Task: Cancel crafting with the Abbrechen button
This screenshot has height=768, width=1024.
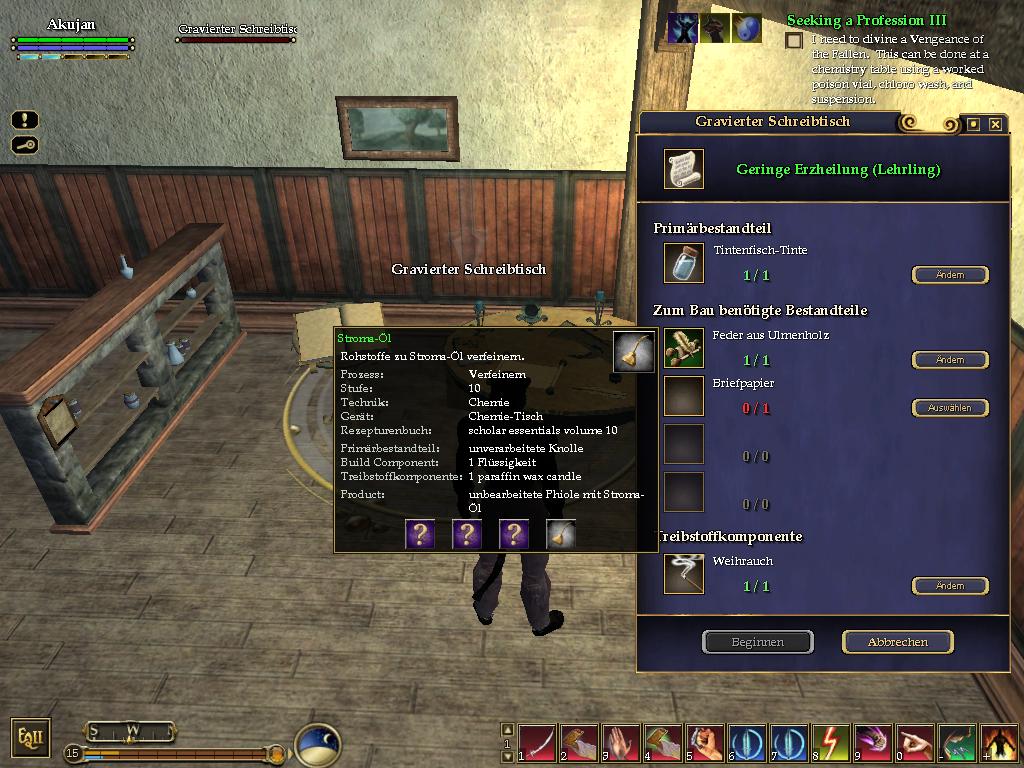Action: coord(897,642)
